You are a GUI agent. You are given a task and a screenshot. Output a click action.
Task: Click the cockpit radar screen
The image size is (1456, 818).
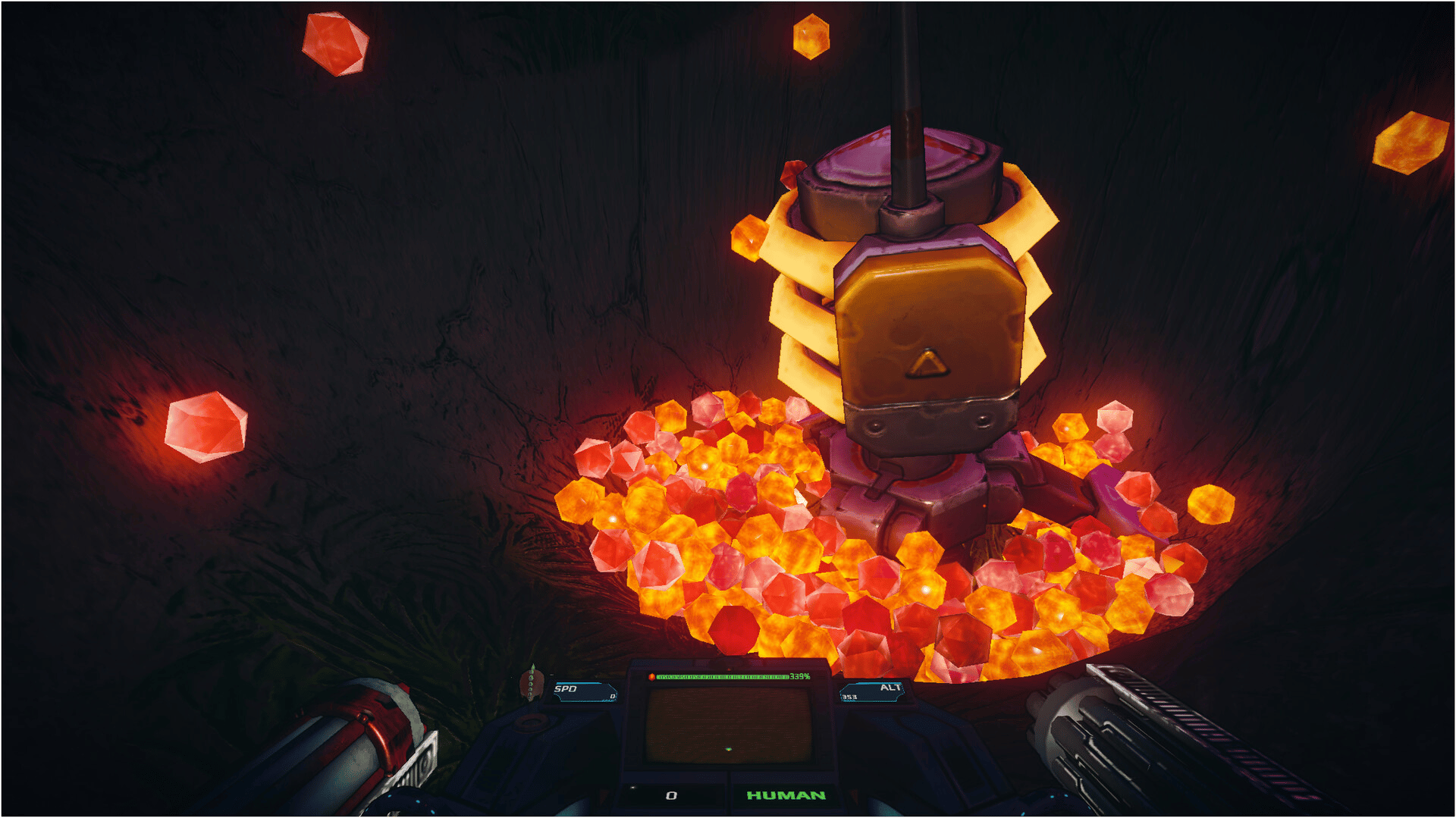coord(728,725)
